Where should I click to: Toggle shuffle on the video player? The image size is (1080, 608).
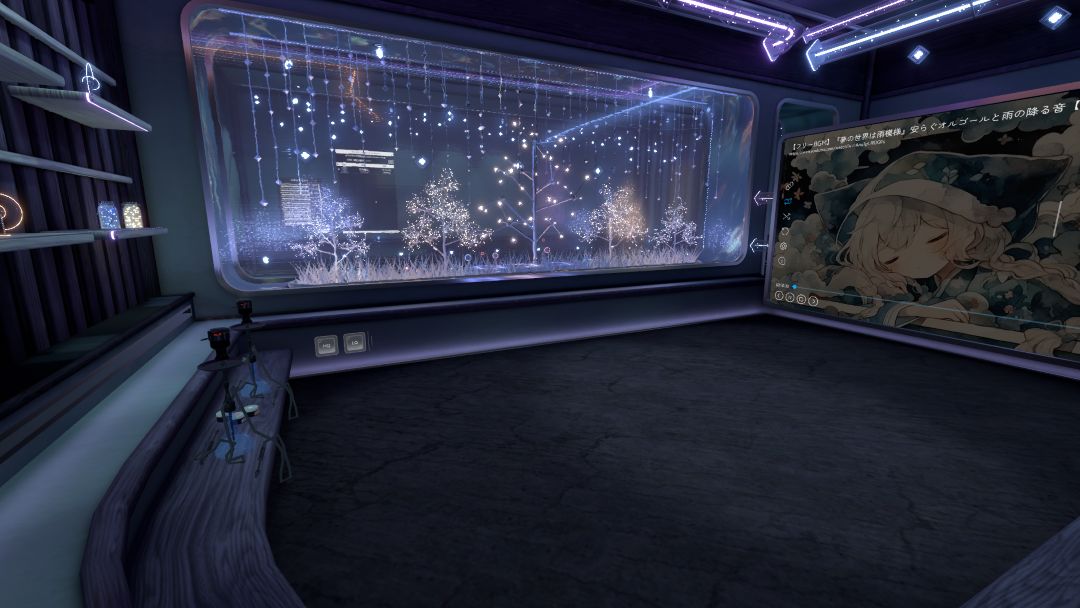pyautogui.click(x=786, y=217)
